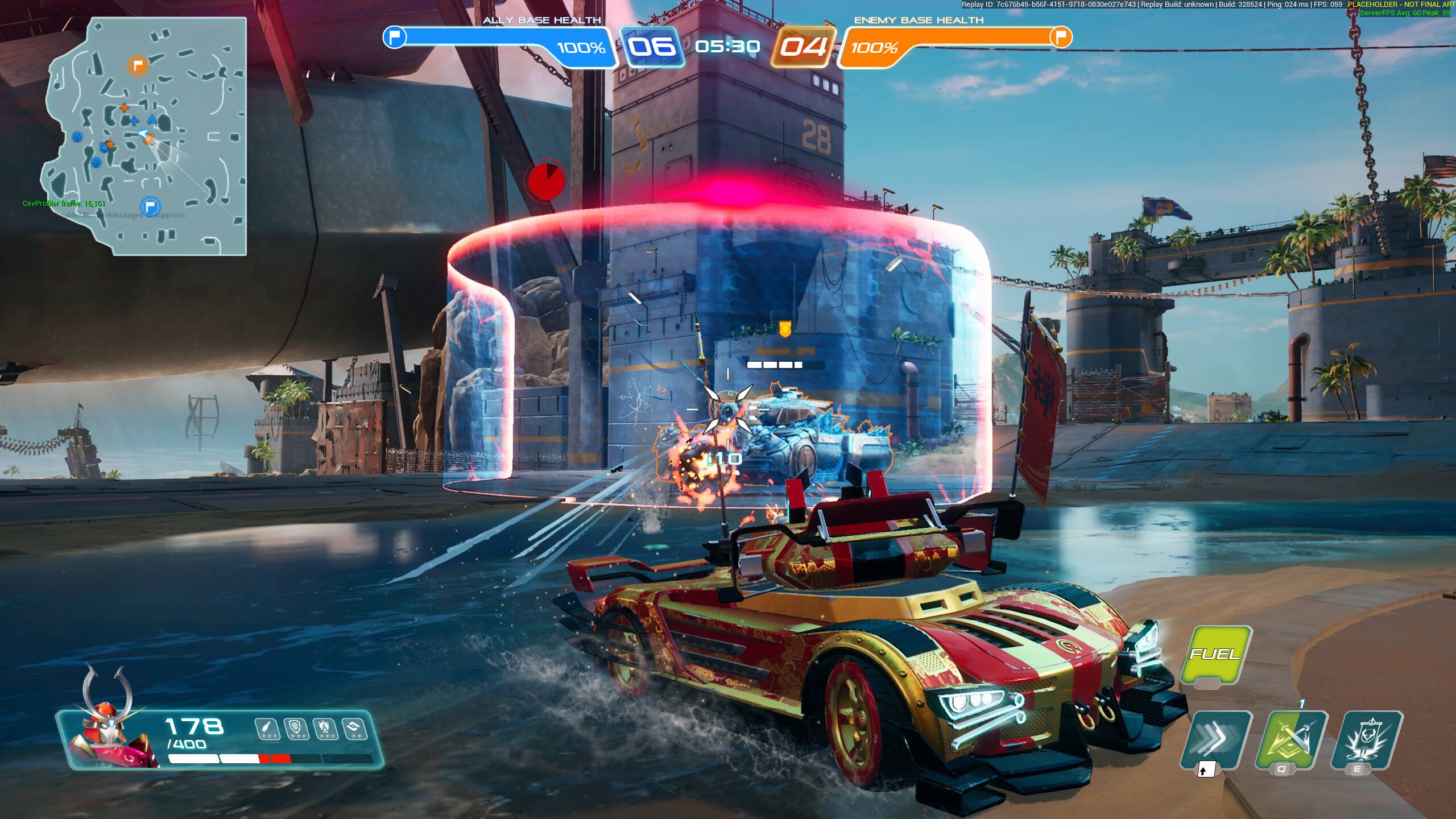The width and height of the screenshot is (1456, 819).
Task: Click the blue flag beside ally base health
Action: point(395,38)
